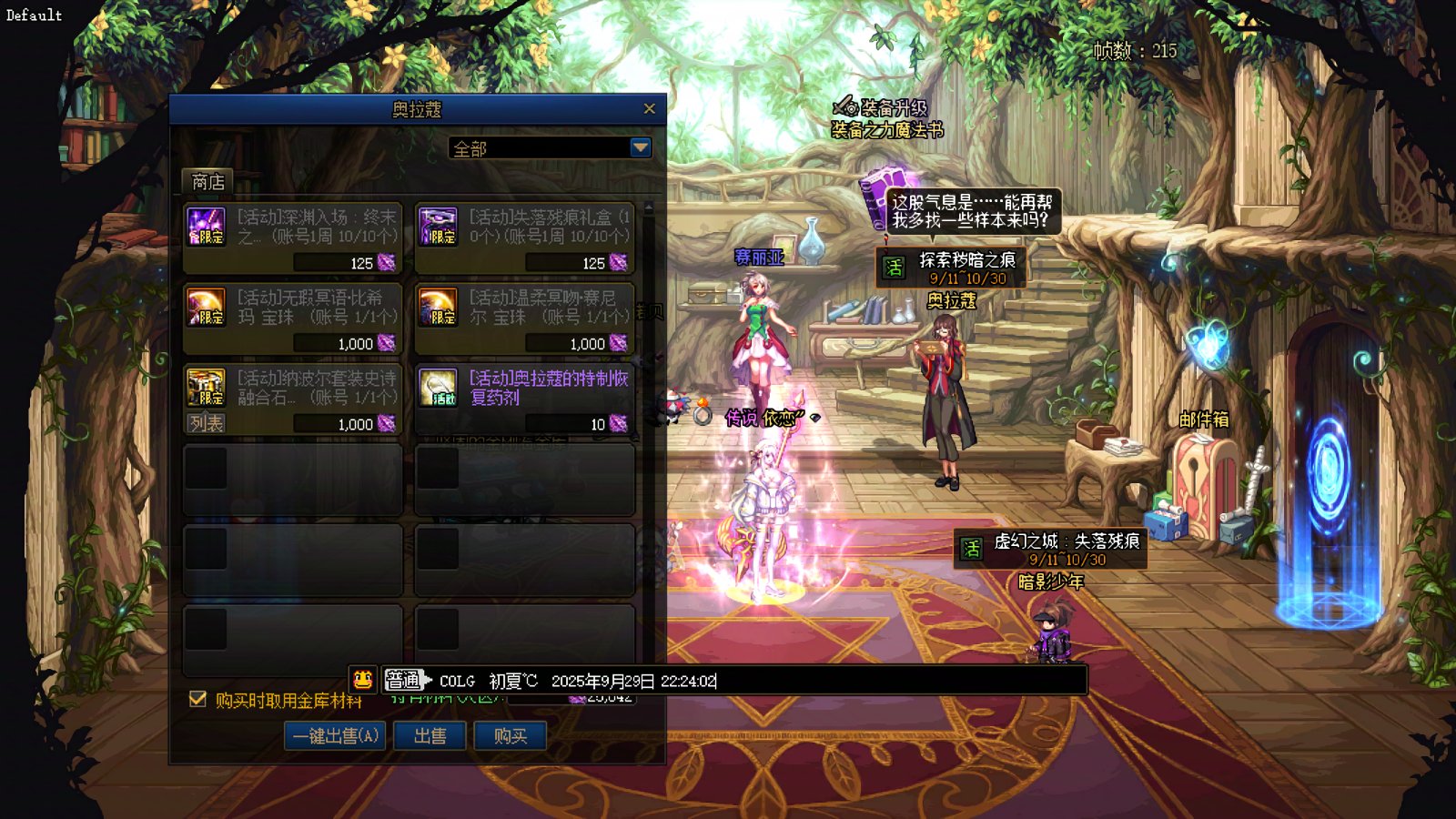The width and height of the screenshot is (1456, 819).
Task: Switch the 普通 chat channel selector
Action: pos(406,680)
